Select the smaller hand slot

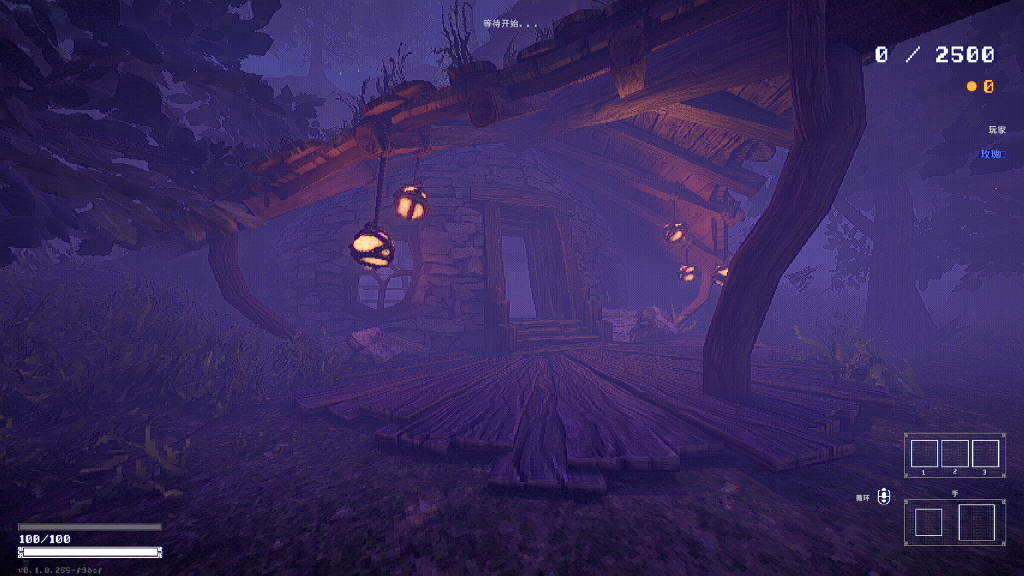coord(928,522)
